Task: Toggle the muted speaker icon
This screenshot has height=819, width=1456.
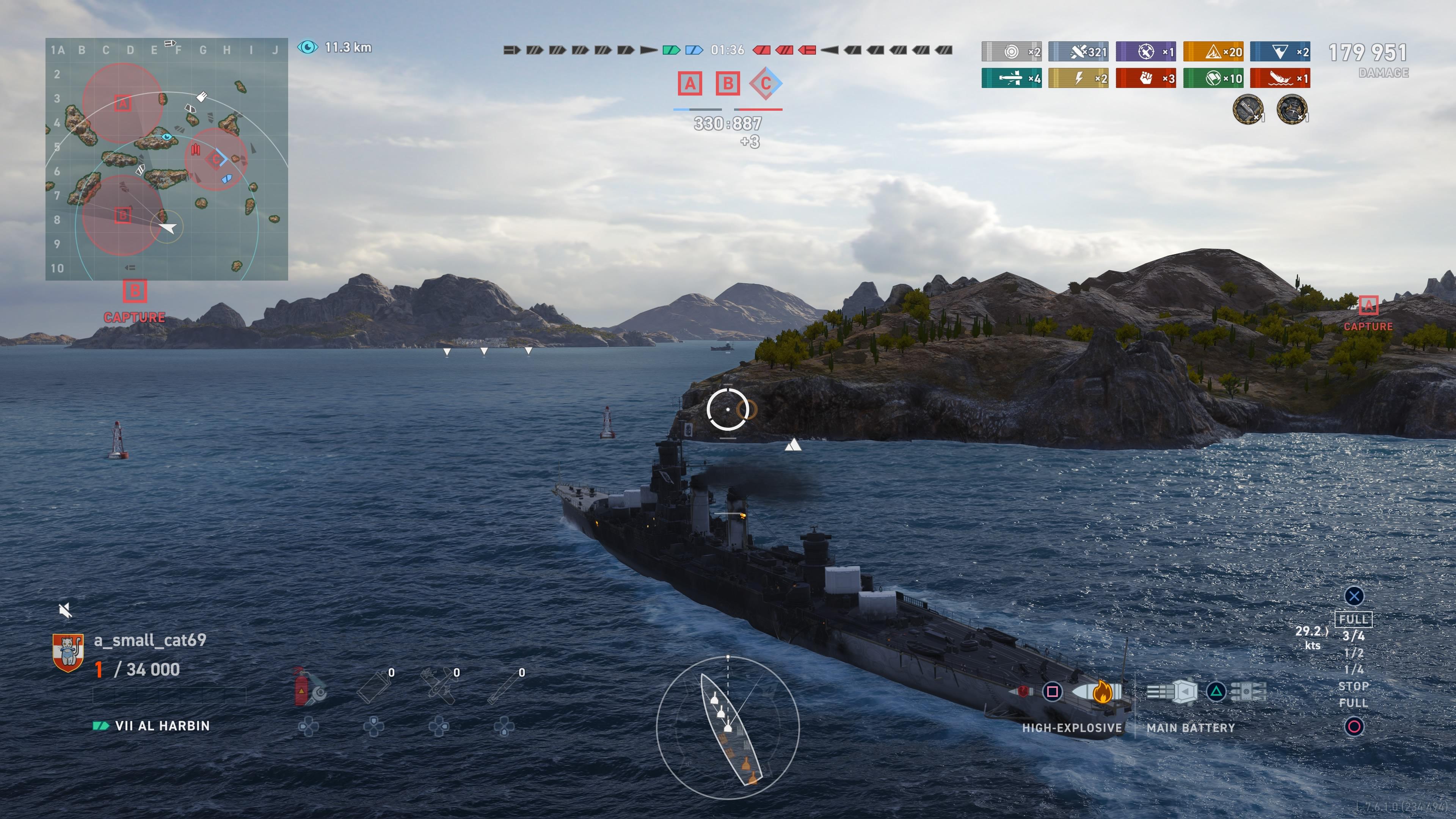Action: tap(66, 610)
